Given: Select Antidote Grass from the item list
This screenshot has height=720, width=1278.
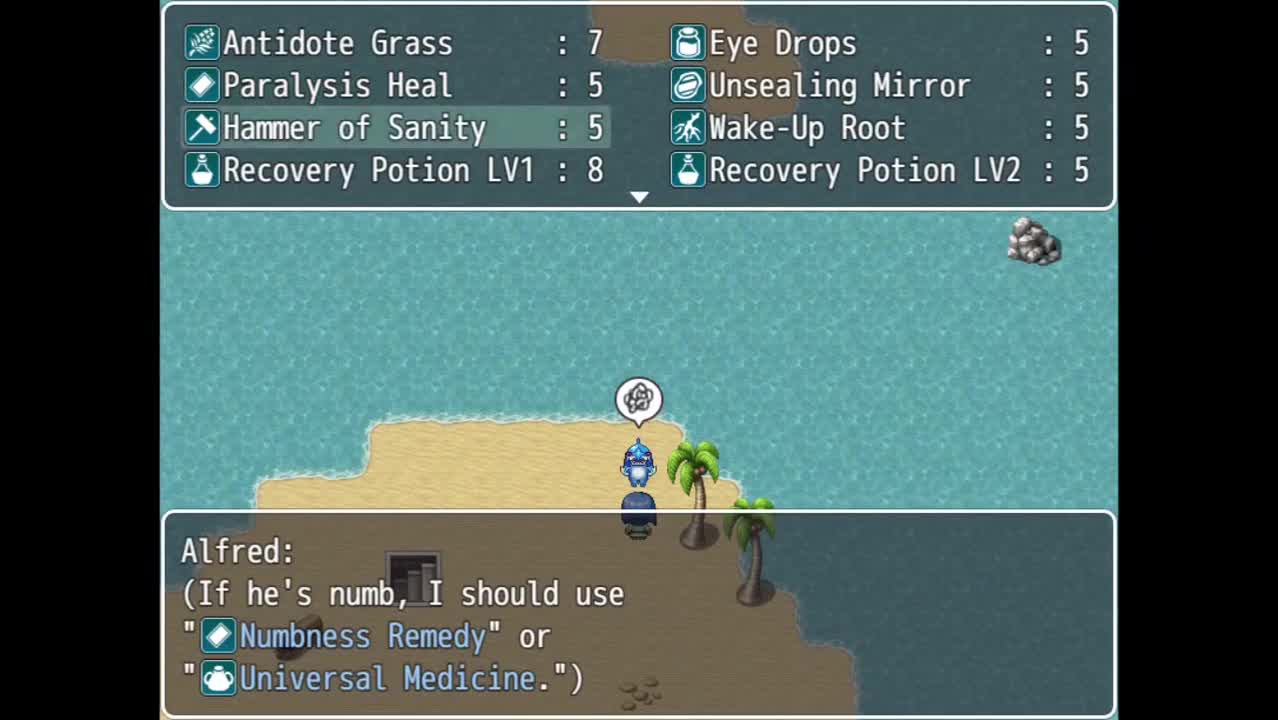Looking at the screenshot, I should tap(395, 43).
